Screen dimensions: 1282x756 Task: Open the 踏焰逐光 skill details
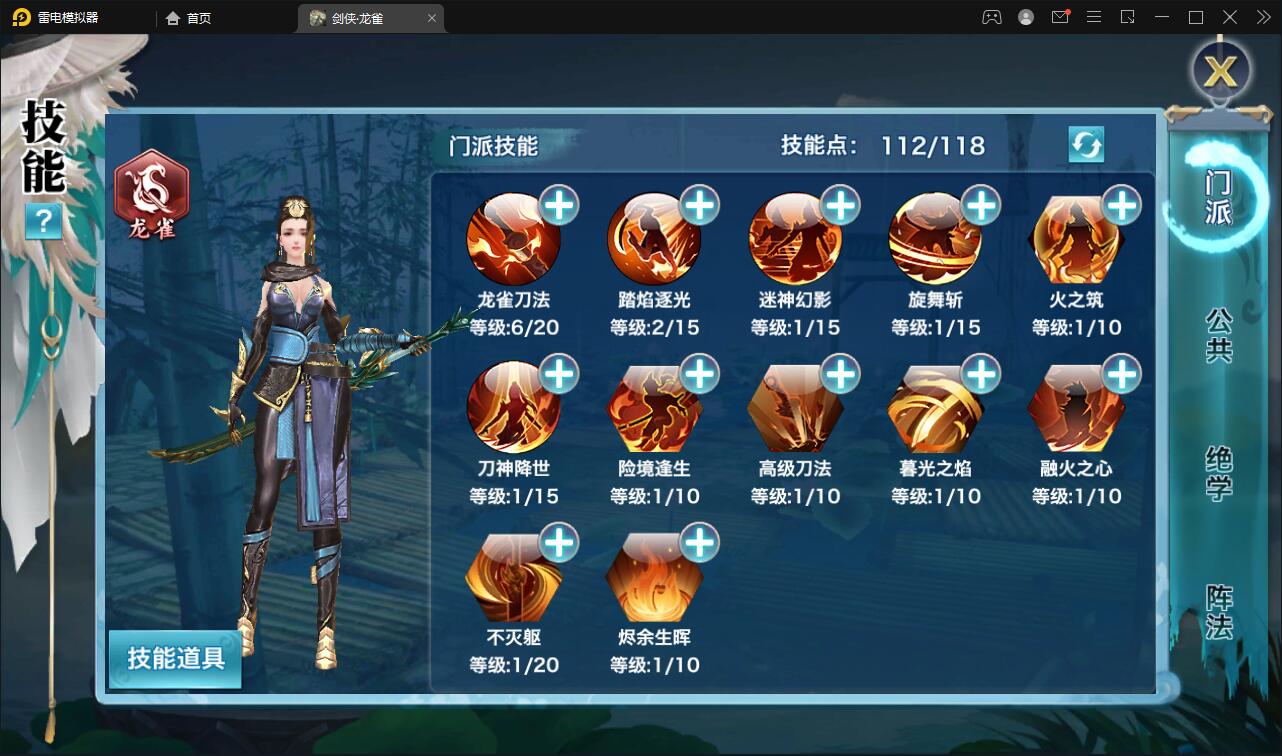tap(656, 238)
